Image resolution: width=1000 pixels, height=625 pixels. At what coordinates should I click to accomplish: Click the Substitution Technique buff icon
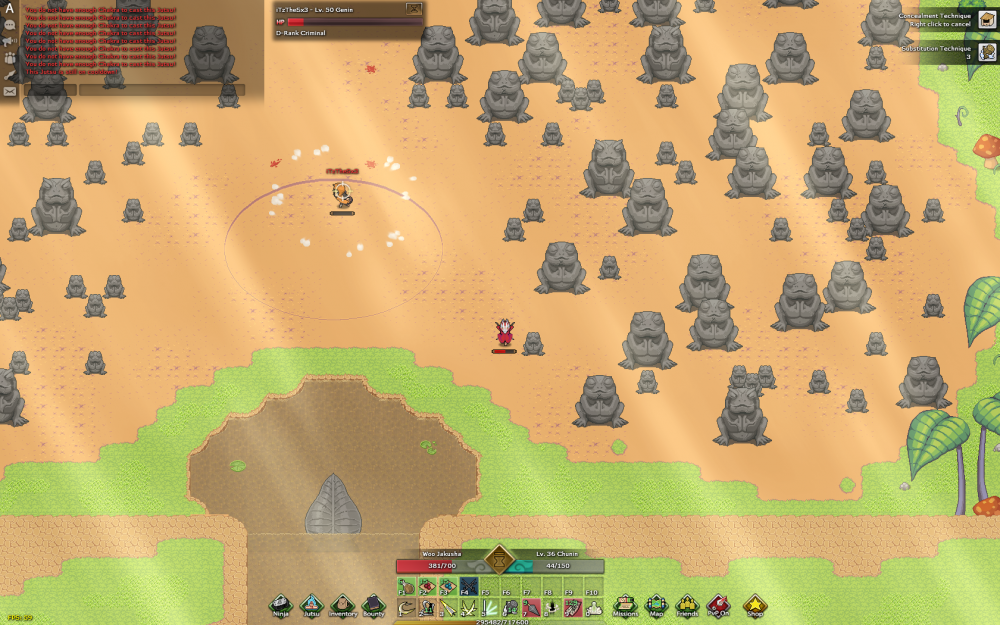[x=987, y=52]
